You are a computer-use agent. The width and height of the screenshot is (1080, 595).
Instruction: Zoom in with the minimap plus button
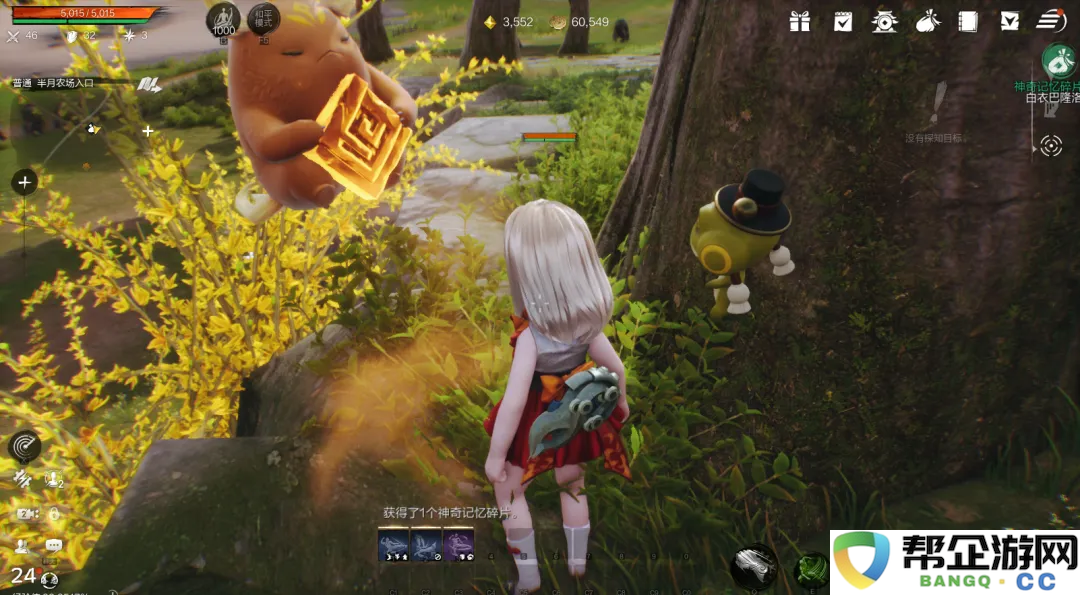[x=24, y=182]
